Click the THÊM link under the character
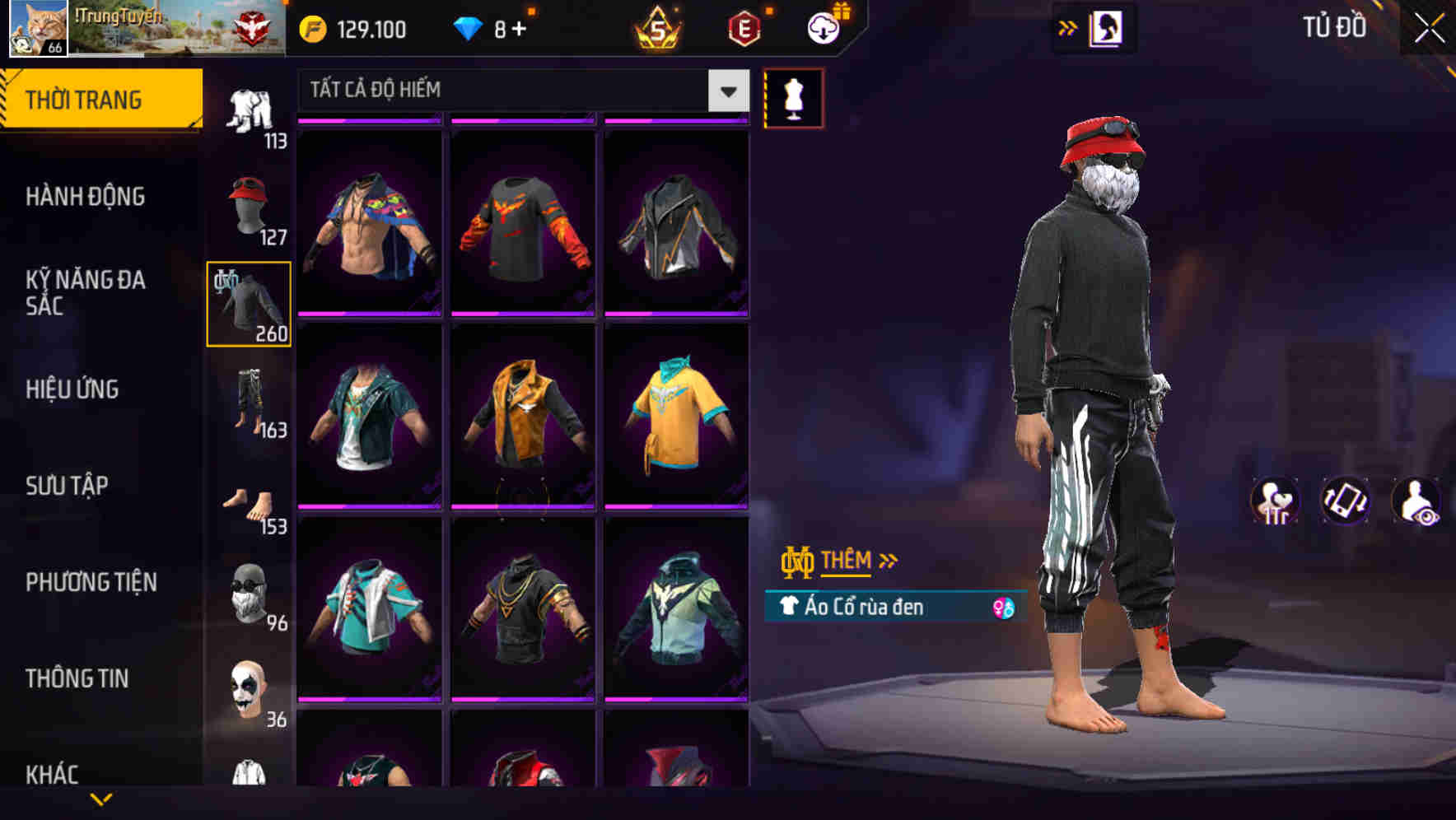Viewport: 1456px width, 820px height. 847,561
